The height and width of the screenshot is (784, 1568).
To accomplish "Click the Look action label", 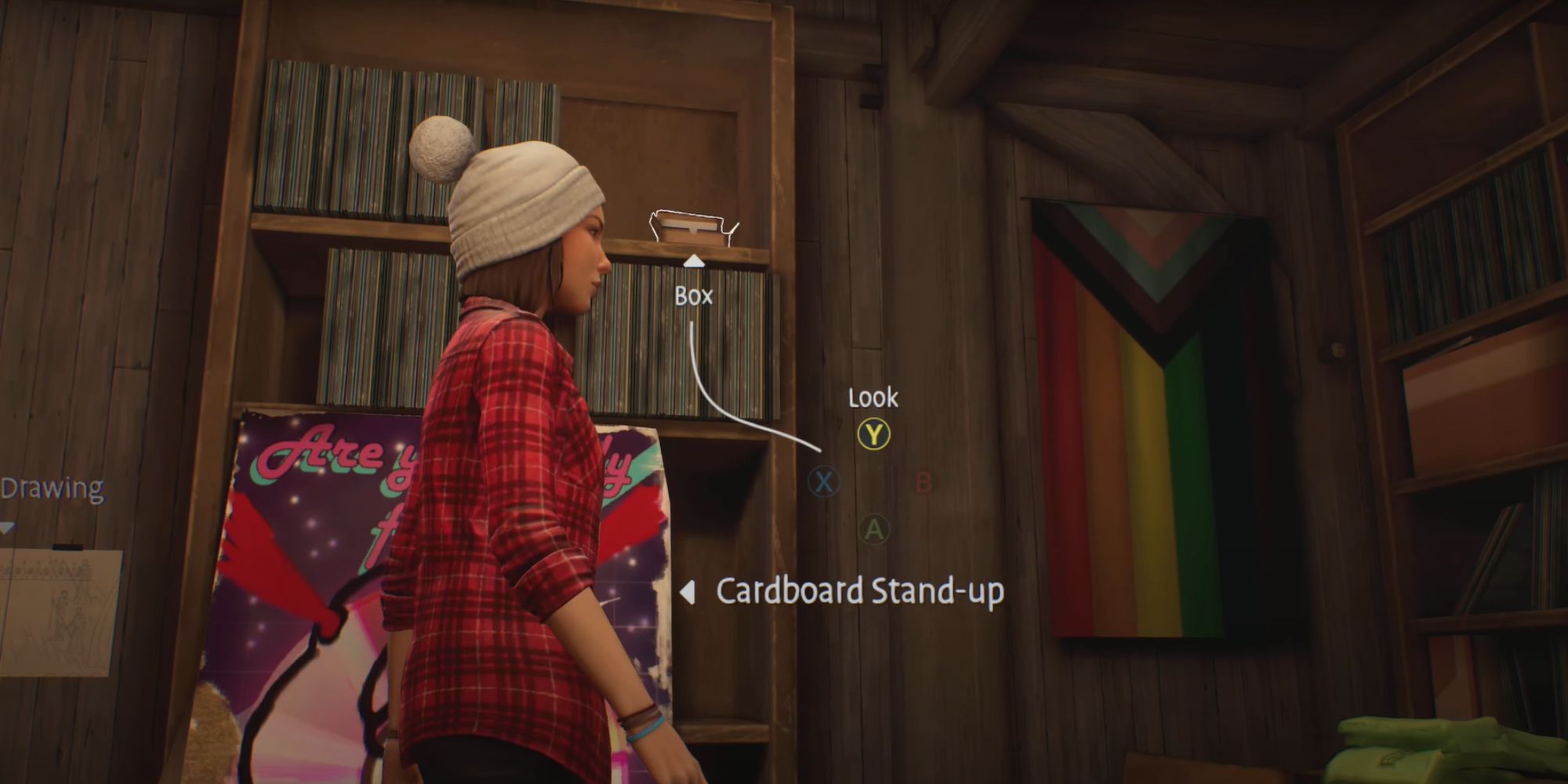I will click(x=872, y=398).
